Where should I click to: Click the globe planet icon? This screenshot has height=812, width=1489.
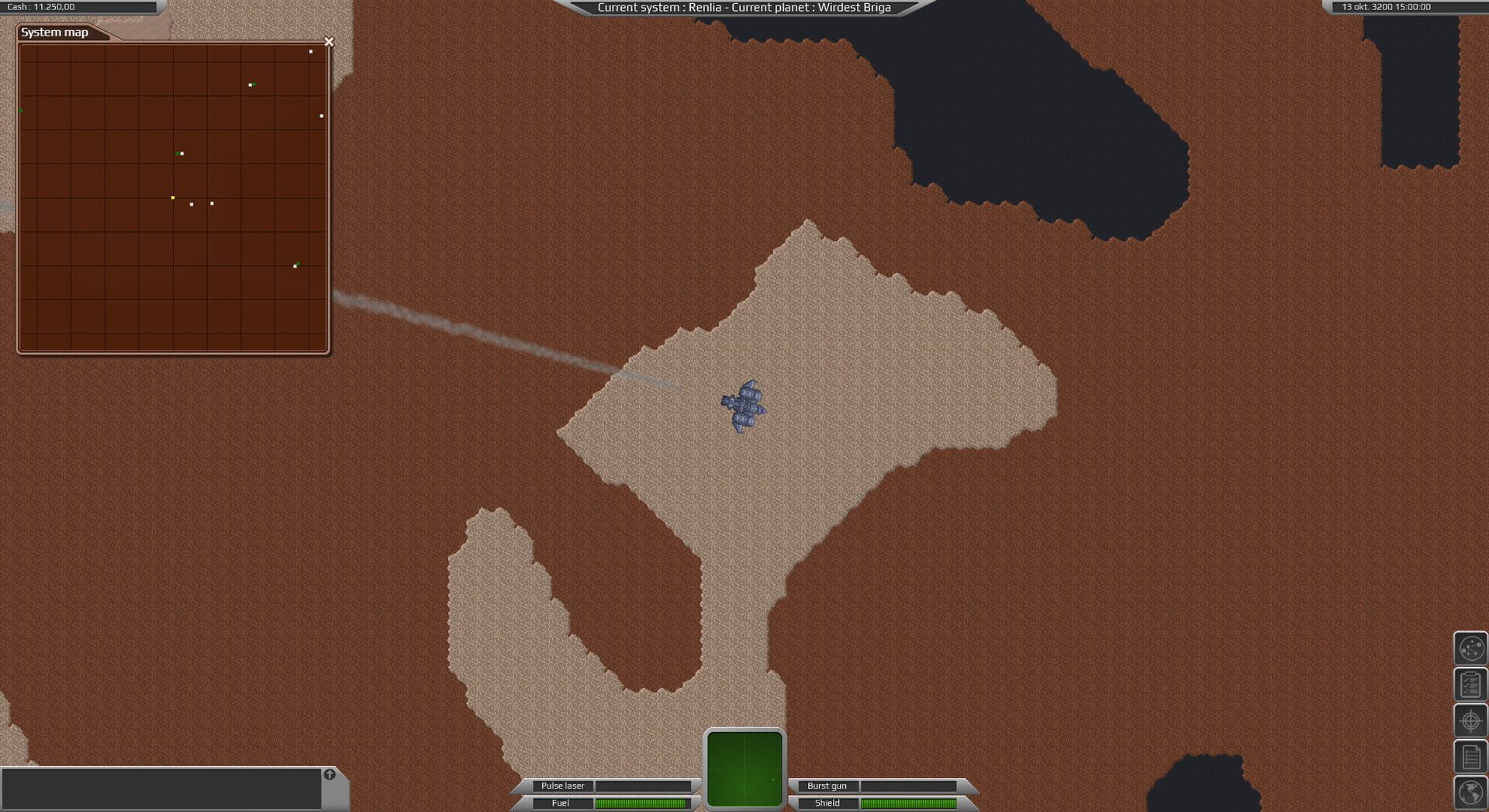pyautogui.click(x=1471, y=793)
